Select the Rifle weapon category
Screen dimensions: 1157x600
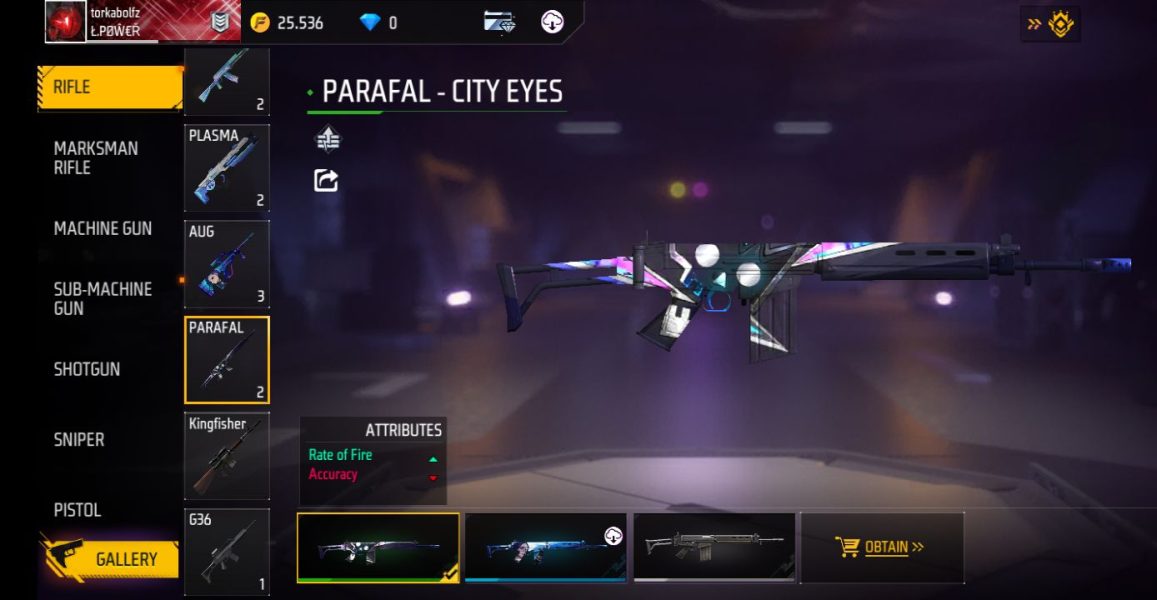(x=108, y=88)
